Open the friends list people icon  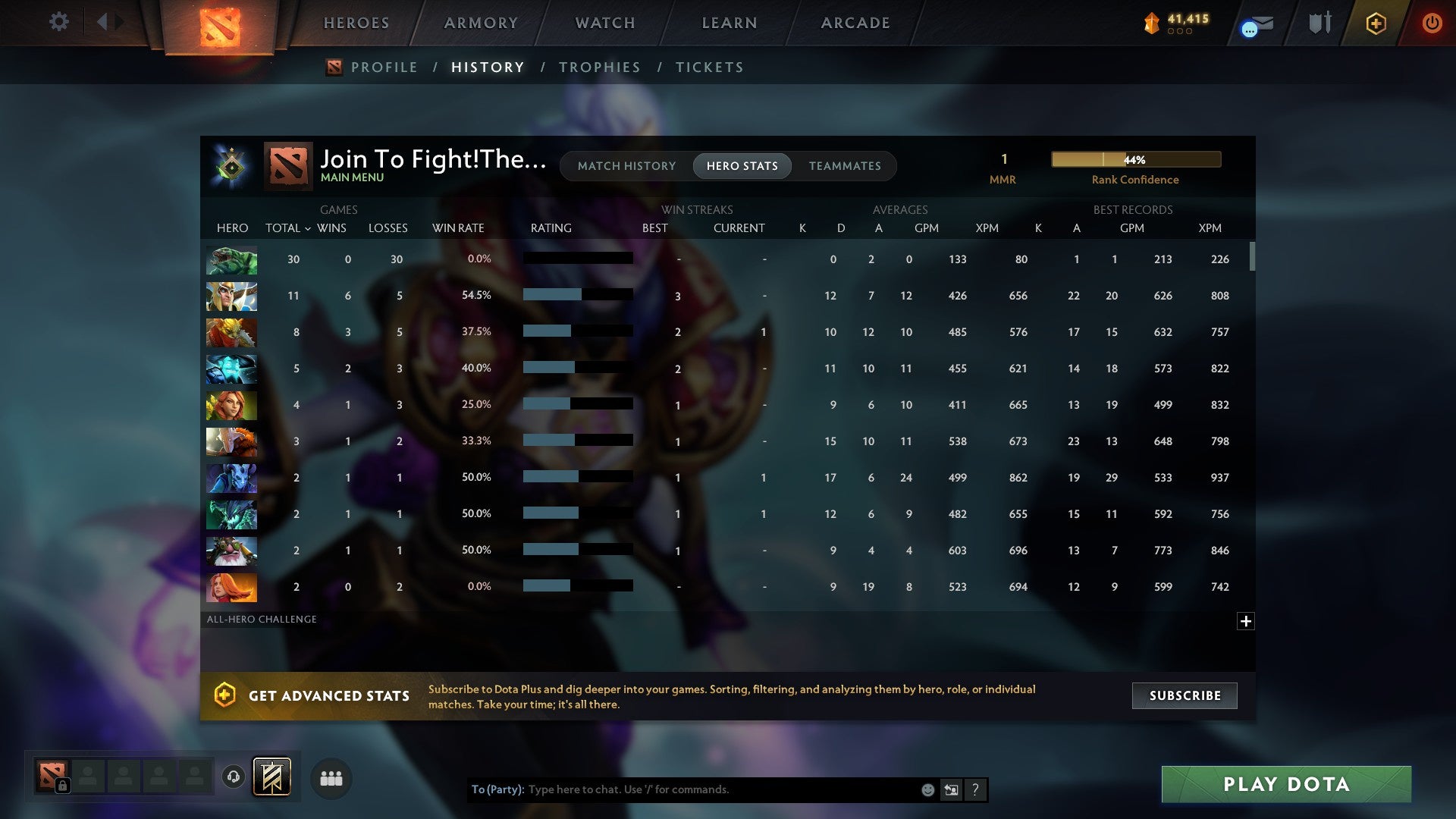click(x=331, y=778)
